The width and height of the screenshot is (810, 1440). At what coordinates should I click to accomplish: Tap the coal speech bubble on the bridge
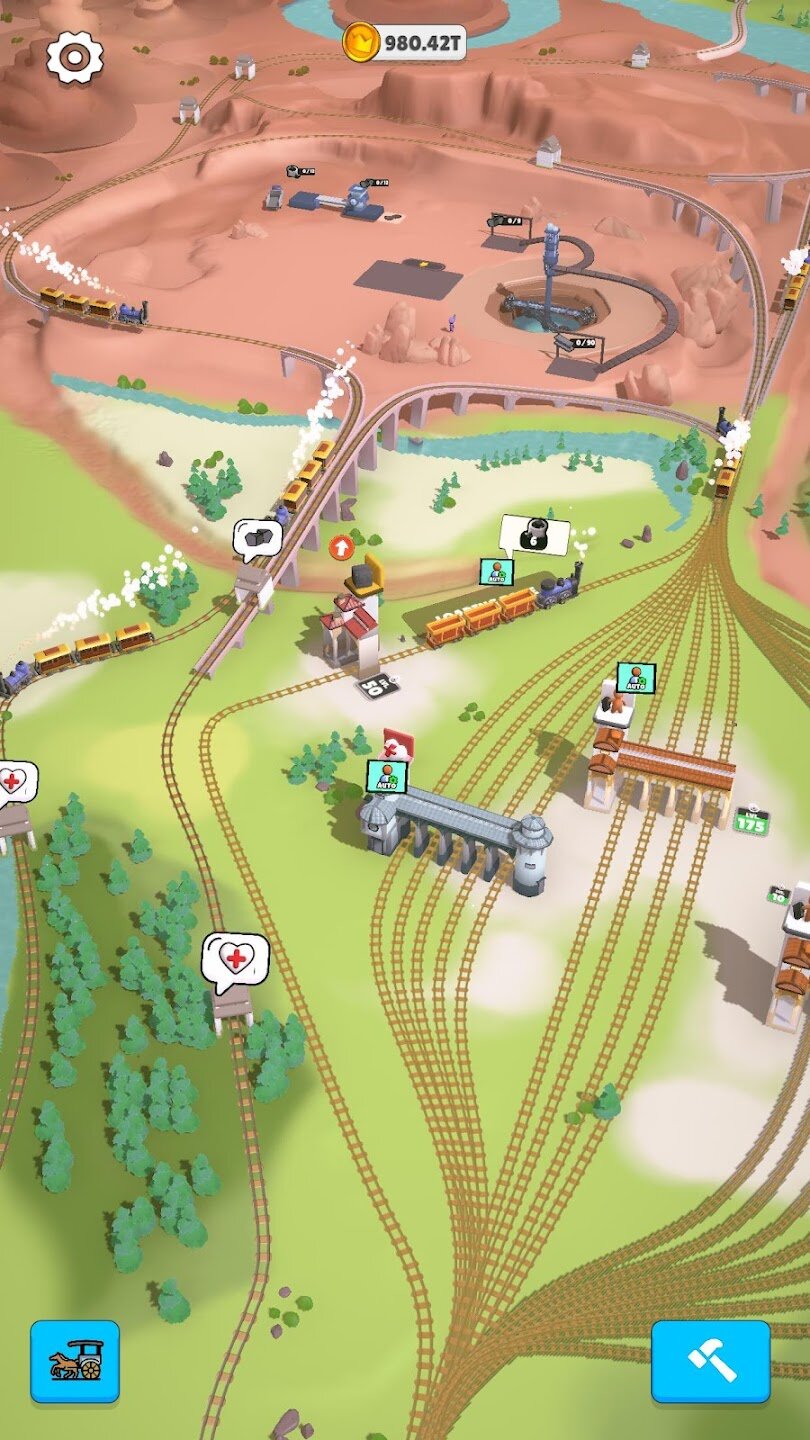pos(257,539)
